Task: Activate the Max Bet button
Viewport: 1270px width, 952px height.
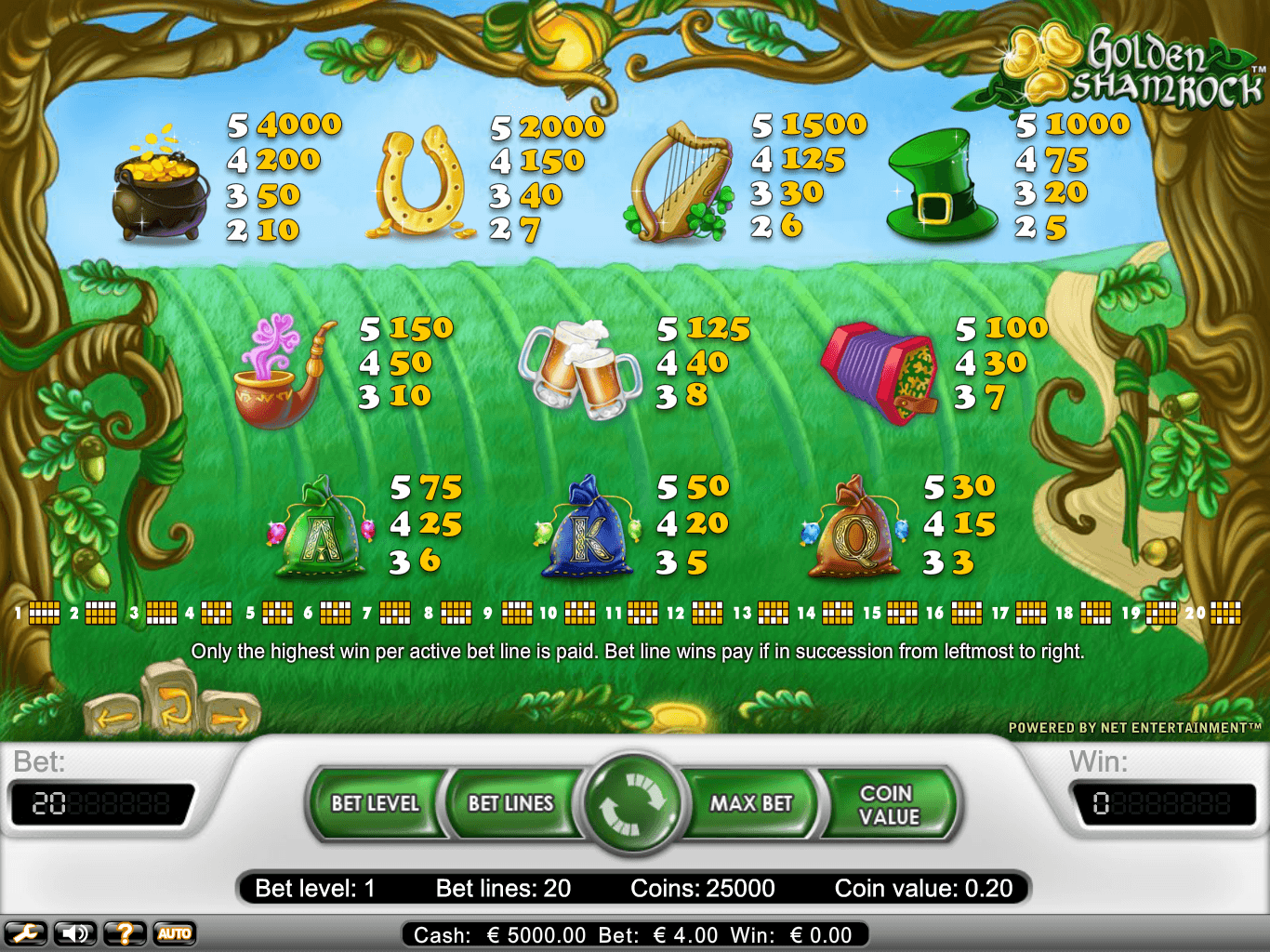Action: 751,803
